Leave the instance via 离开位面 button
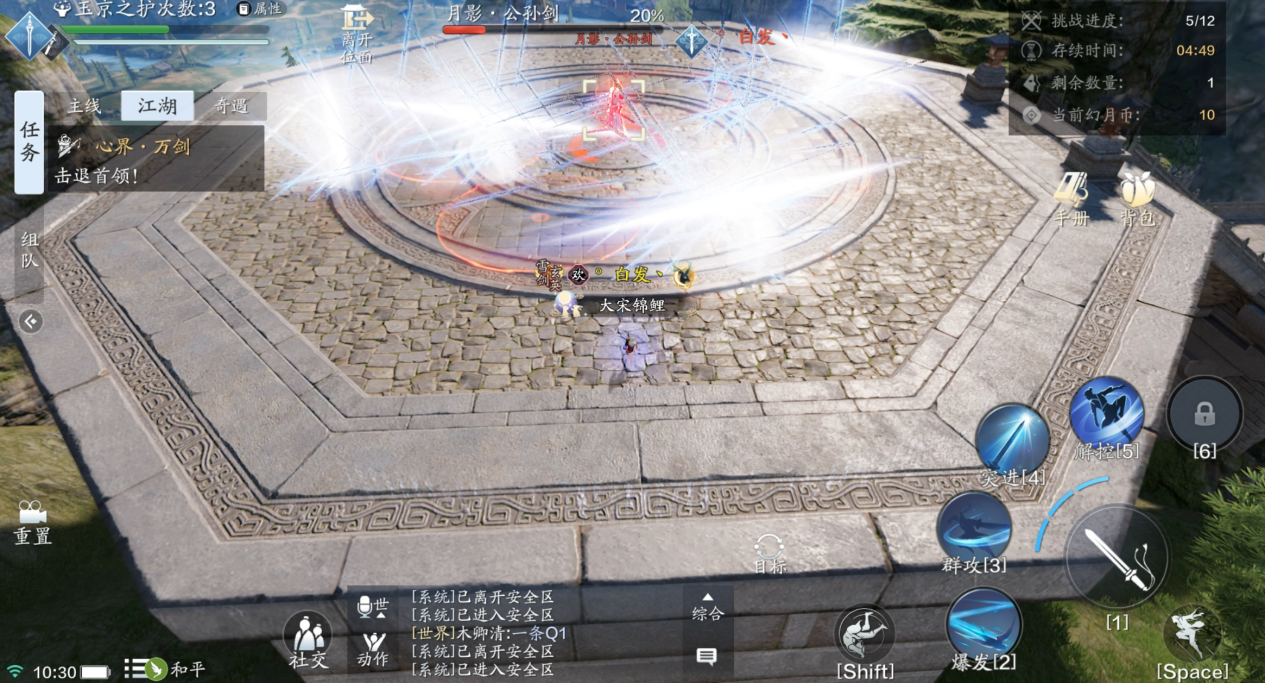Viewport: 1265px width, 683px height. [357, 33]
